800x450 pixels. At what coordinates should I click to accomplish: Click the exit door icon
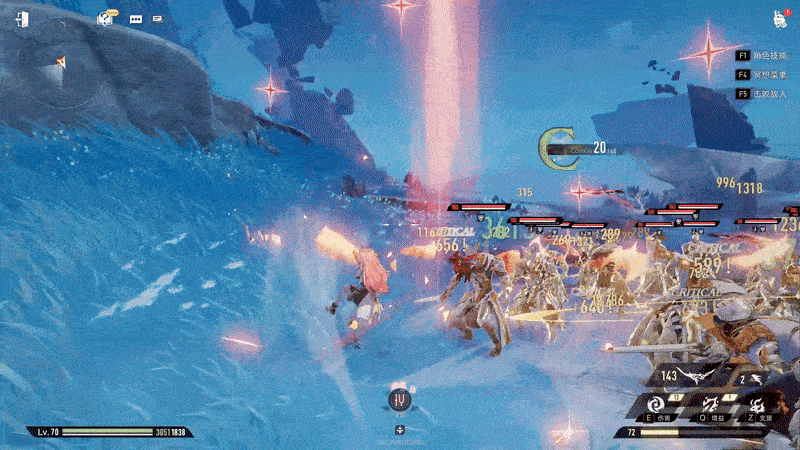(x=22, y=18)
